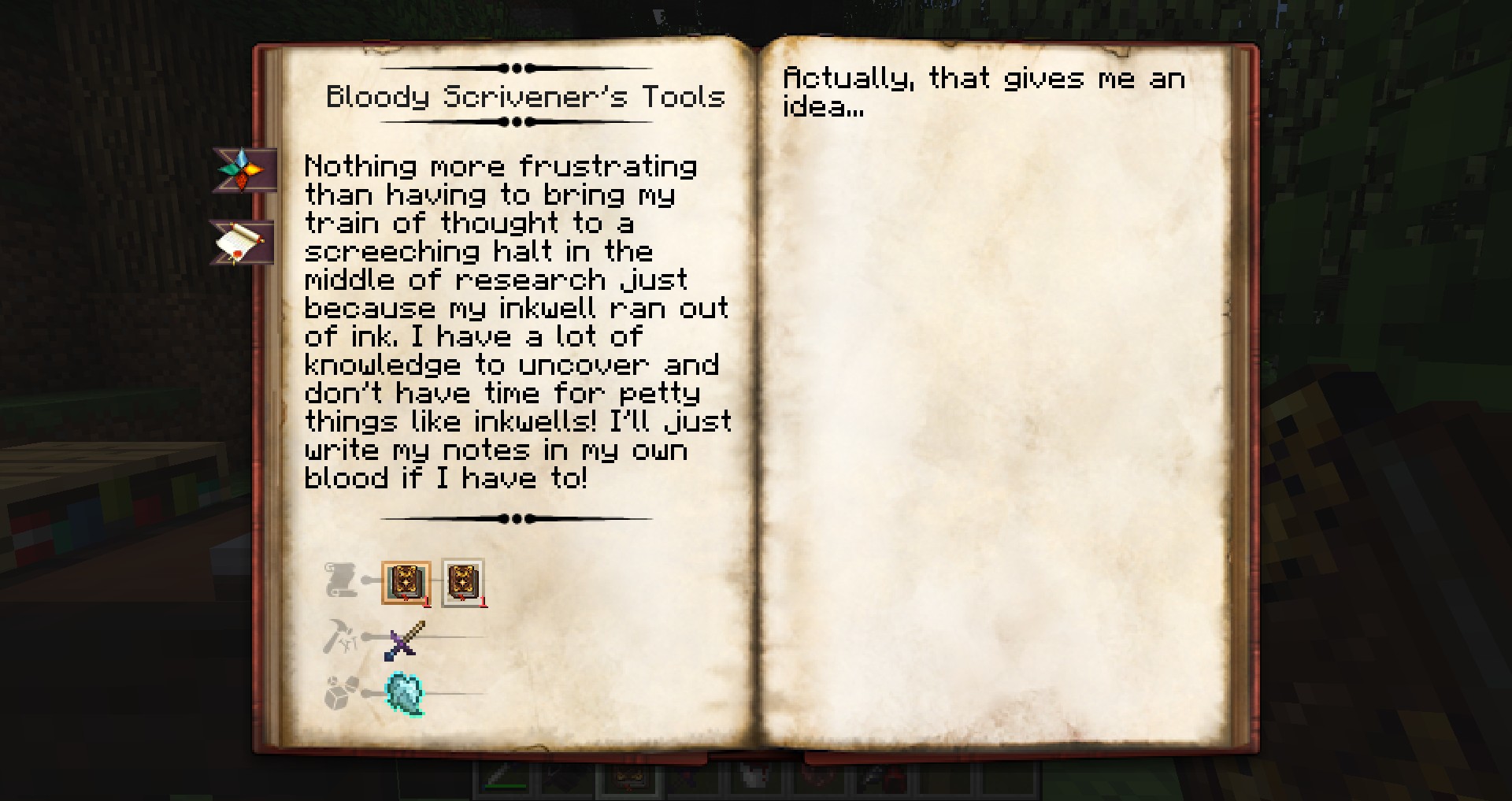The image size is (1512, 801).
Task: Click the purple sword crafting requirement
Action: pos(406,640)
